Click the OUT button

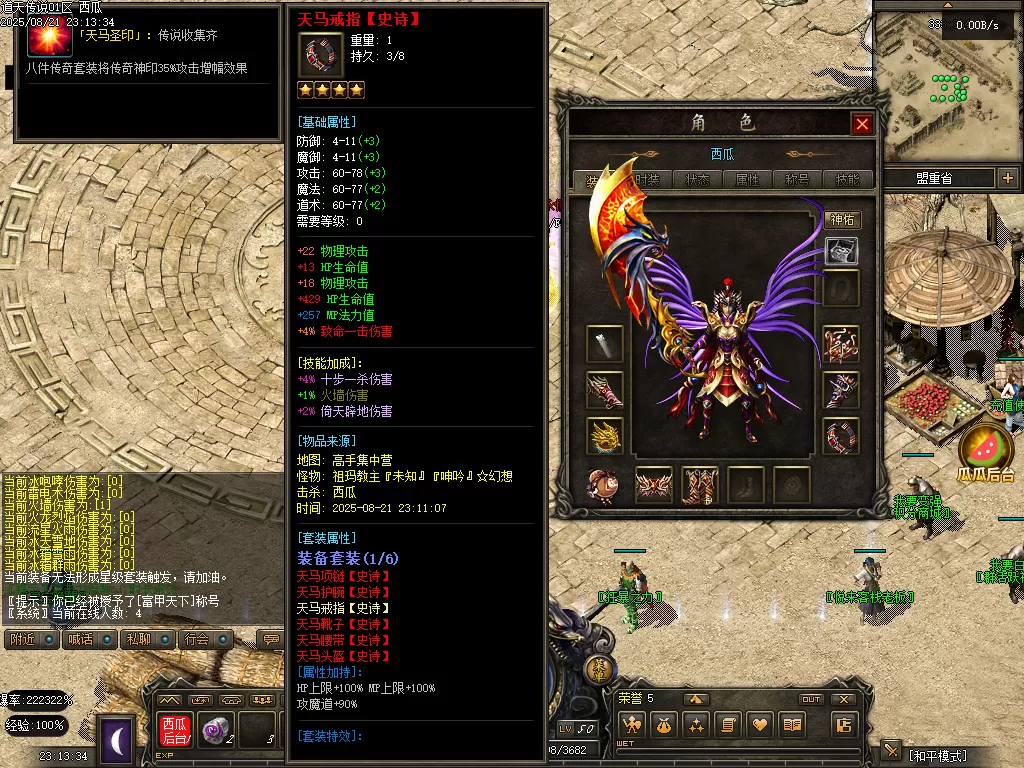[811, 699]
